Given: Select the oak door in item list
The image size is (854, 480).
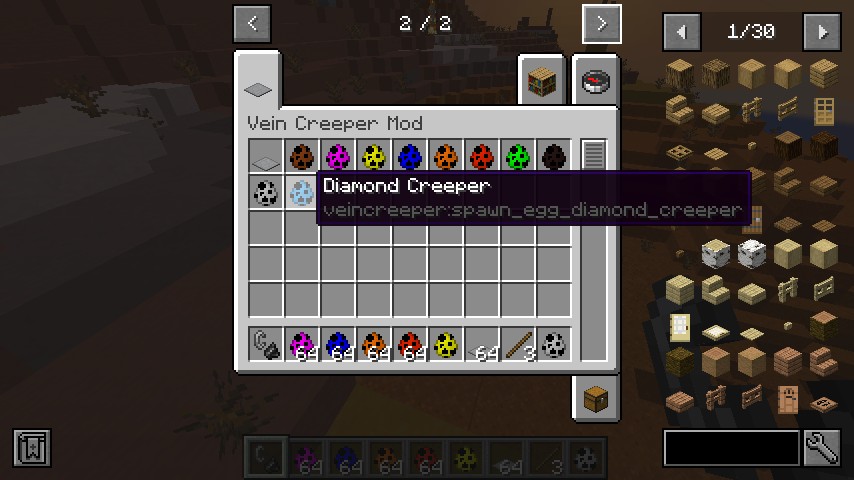Looking at the screenshot, I should (x=823, y=109).
